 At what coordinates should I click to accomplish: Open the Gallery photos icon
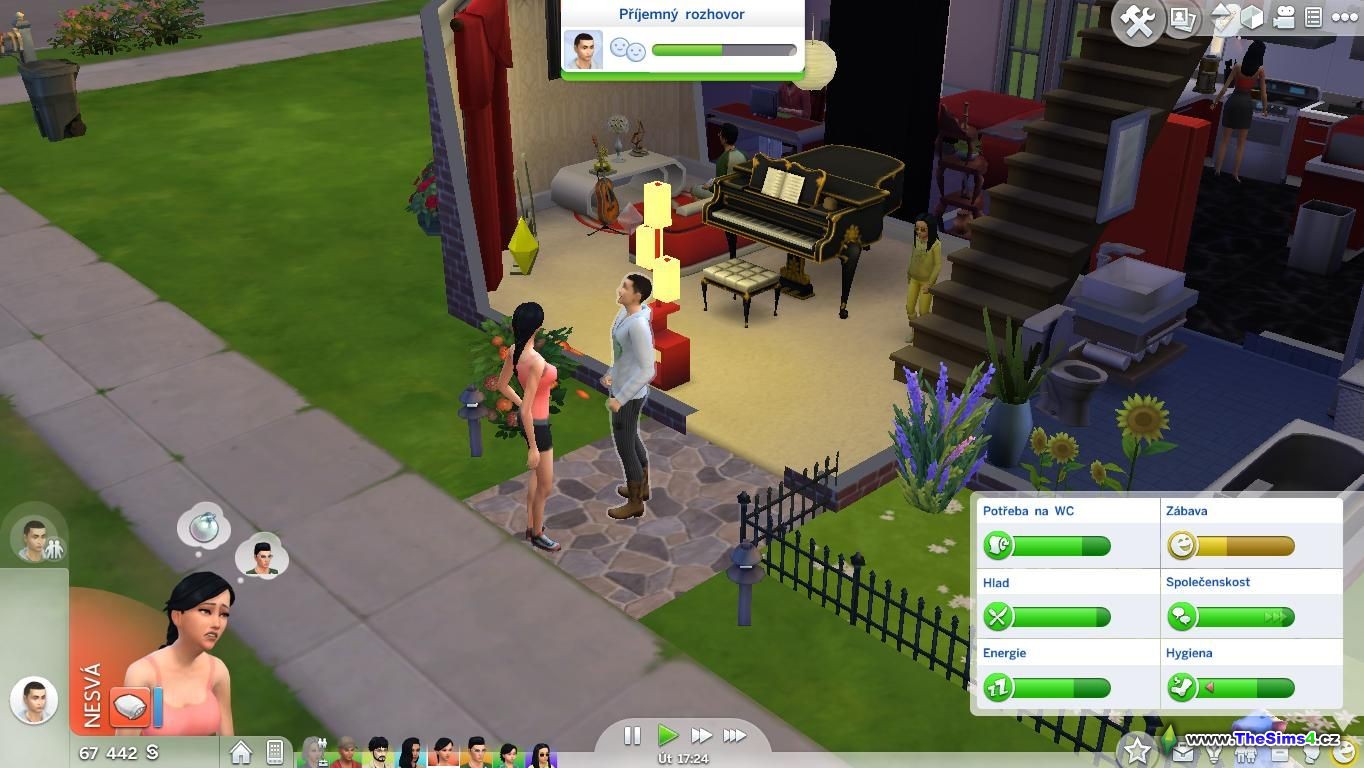1183,19
